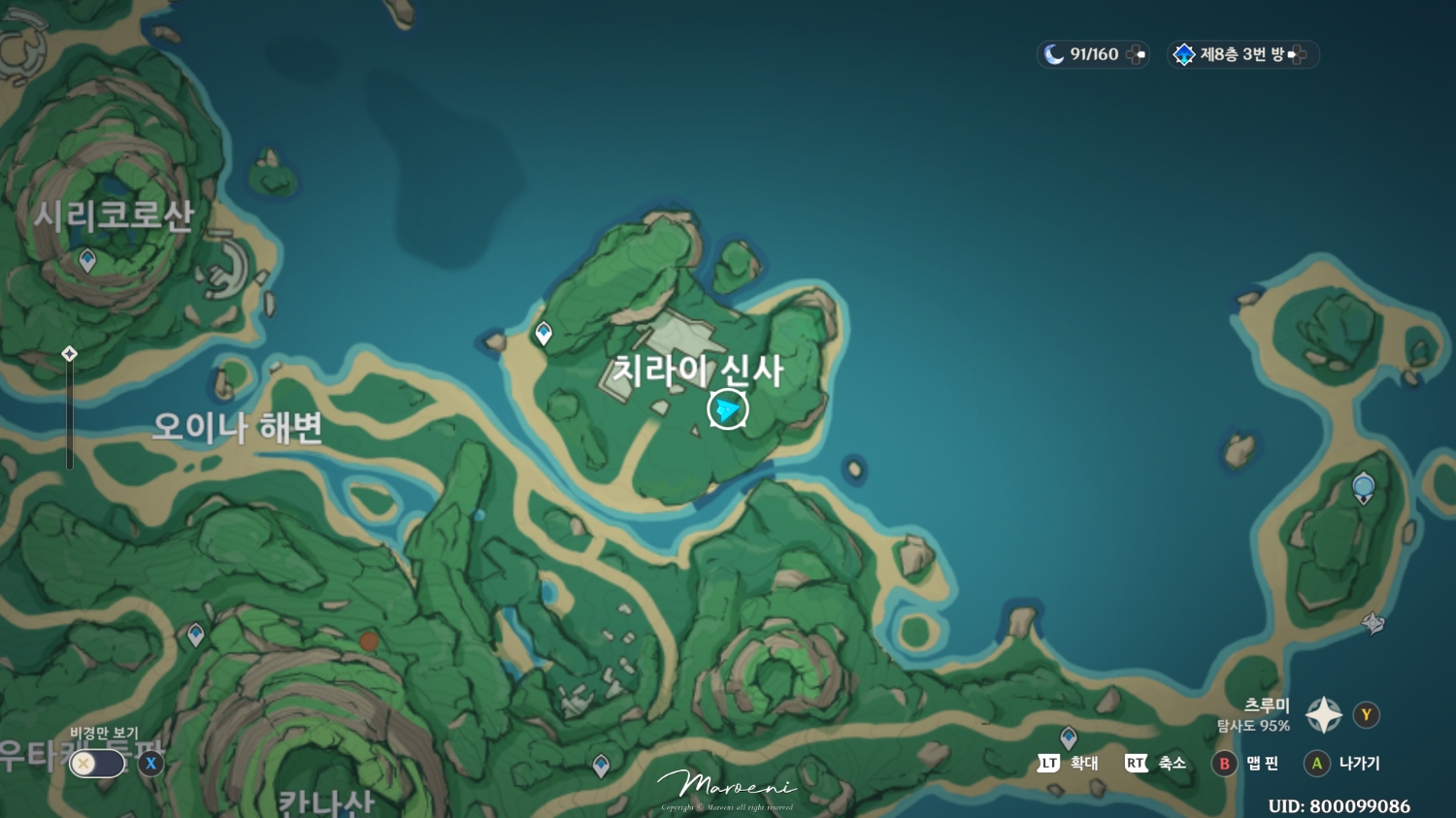Image resolution: width=1456 pixels, height=818 pixels.
Task: Click the special landmark icon below the Waverider waypoint
Action: (x=1373, y=624)
